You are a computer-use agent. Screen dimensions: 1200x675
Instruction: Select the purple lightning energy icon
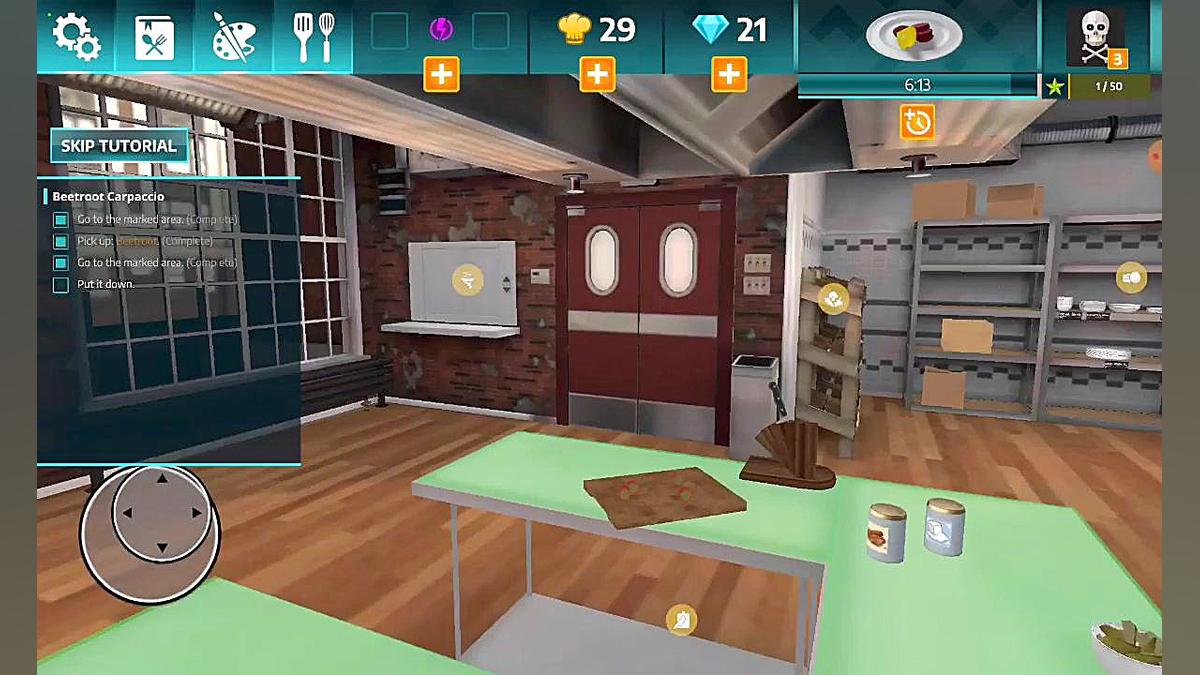pos(441,30)
